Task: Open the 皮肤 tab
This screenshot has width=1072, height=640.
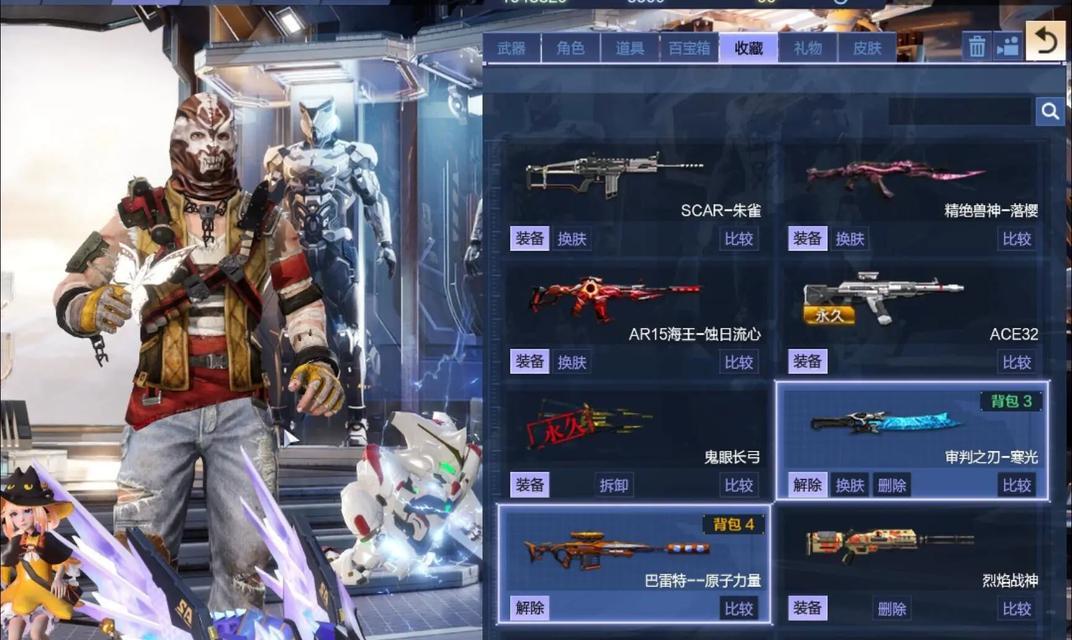Action: tap(866, 48)
